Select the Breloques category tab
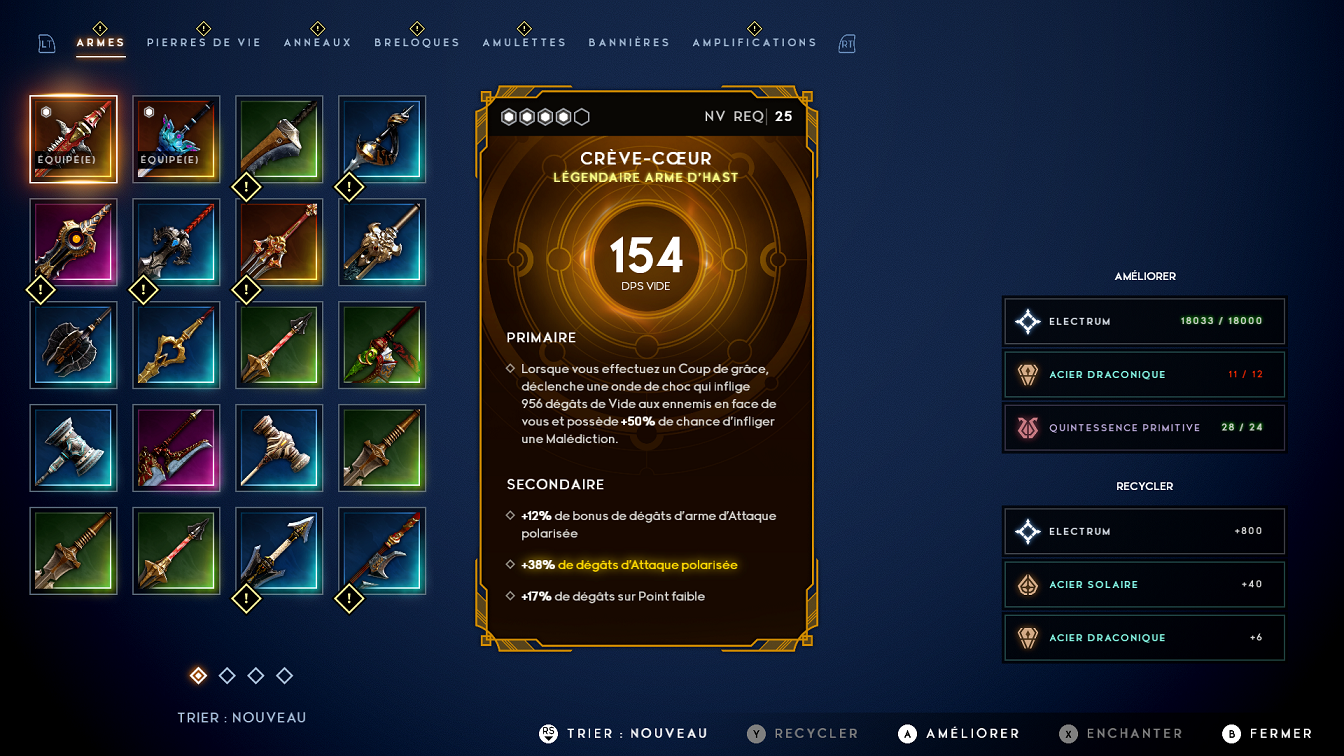The image size is (1344, 756). [417, 43]
